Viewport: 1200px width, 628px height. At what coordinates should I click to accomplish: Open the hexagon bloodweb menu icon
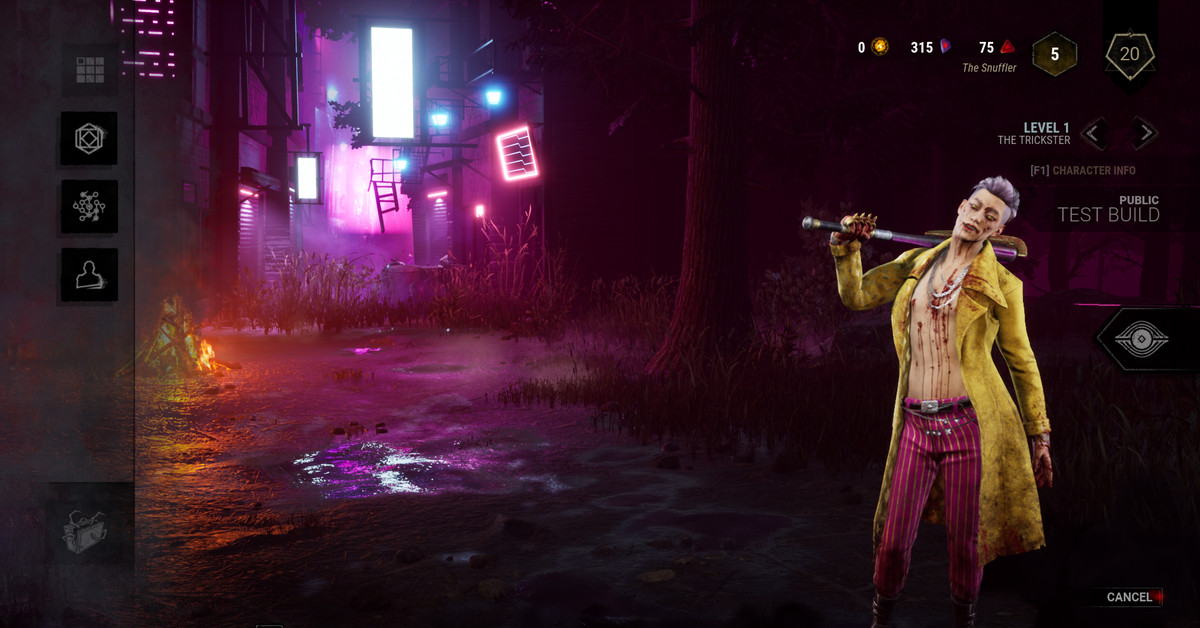point(90,138)
